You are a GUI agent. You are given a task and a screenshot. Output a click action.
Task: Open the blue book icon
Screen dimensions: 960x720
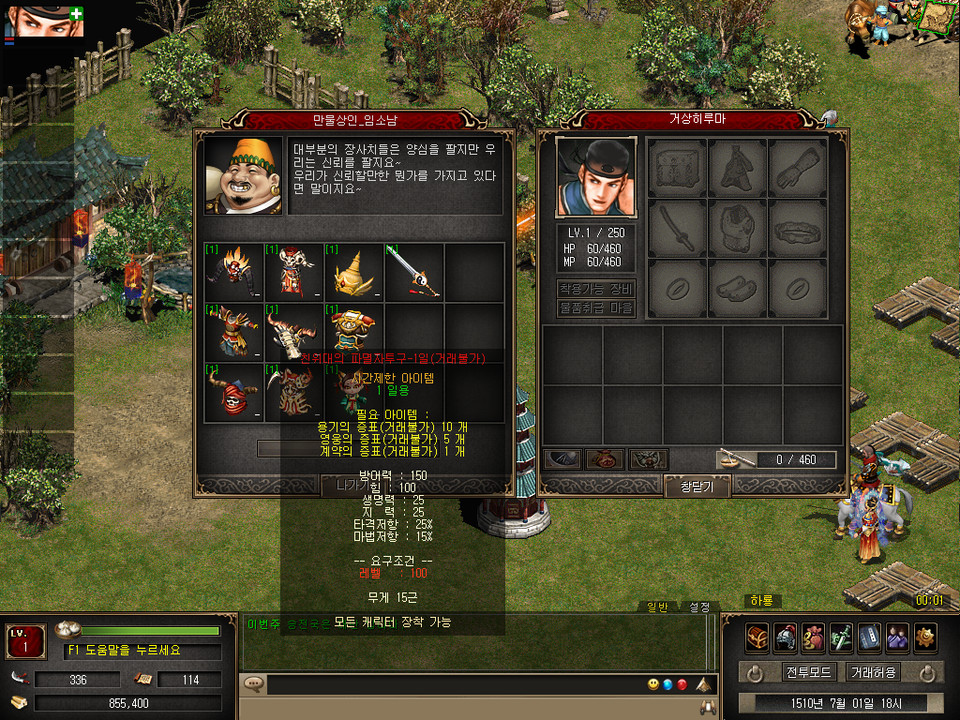tap(869, 637)
